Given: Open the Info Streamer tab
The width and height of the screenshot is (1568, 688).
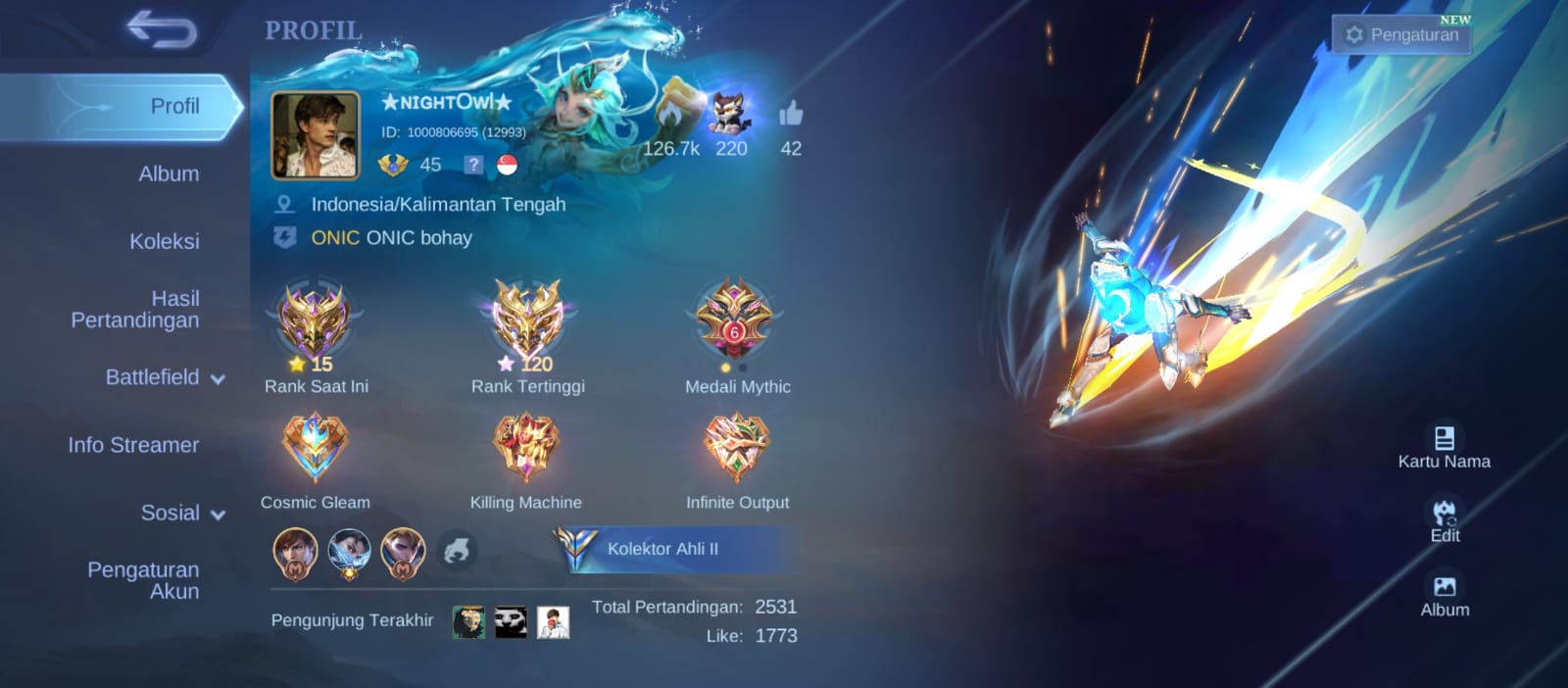Looking at the screenshot, I should [x=133, y=445].
